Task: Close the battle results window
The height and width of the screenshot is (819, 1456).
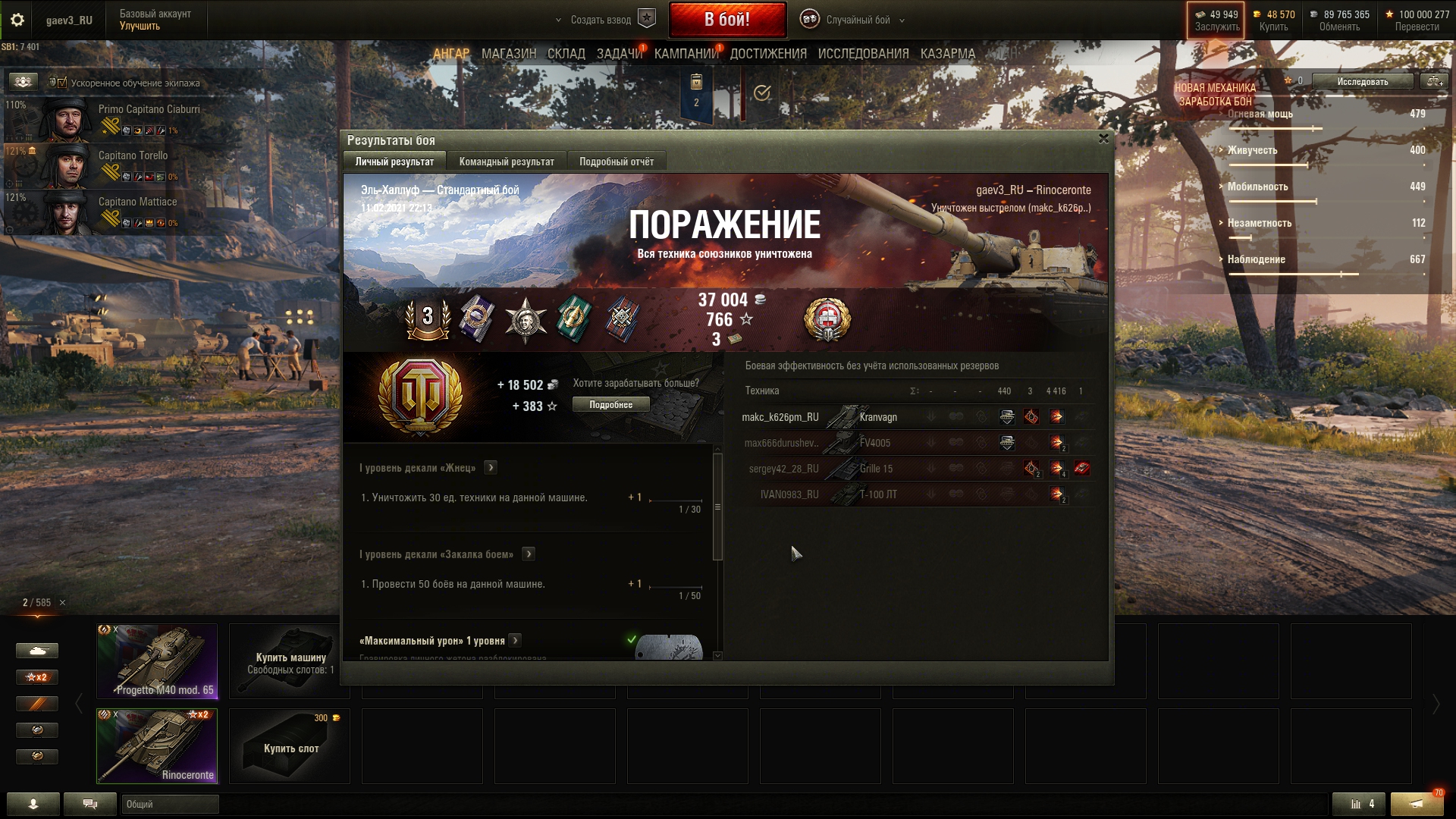Action: 1103,139
